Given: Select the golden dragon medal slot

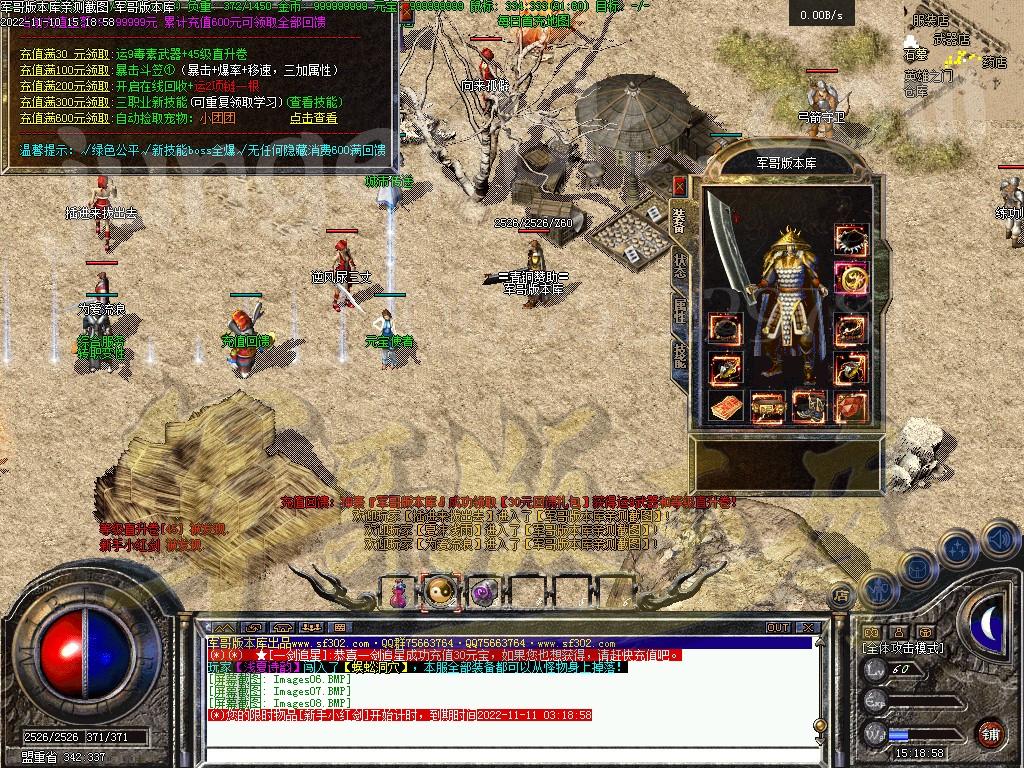Looking at the screenshot, I should (x=851, y=279).
